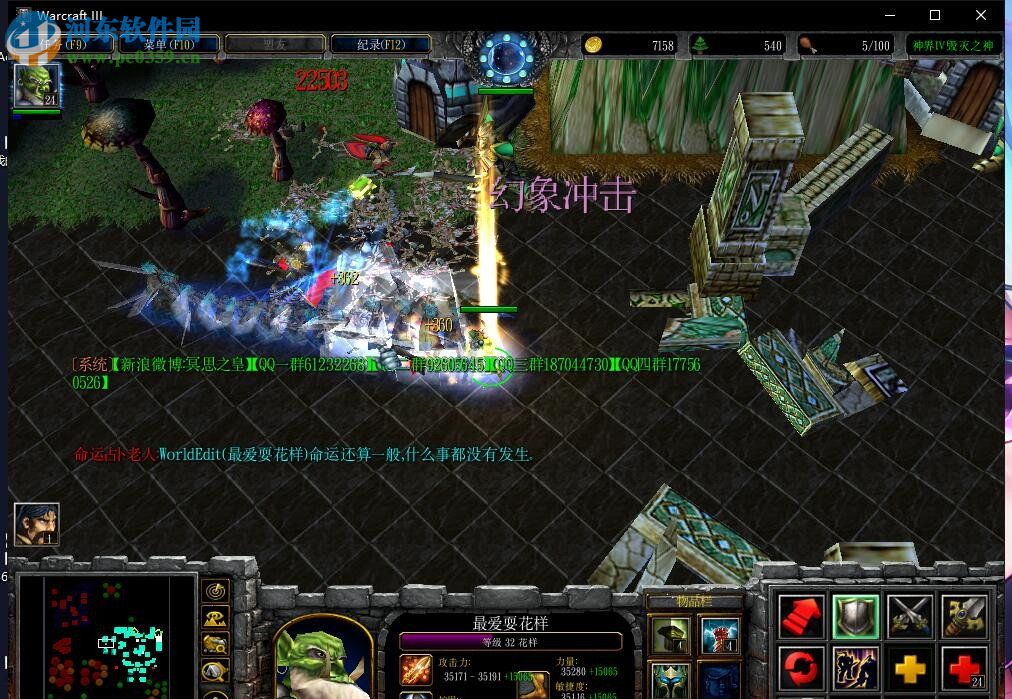Viewport: 1012px width, 699px height.
Task: Select the crossed swords Attack command
Action: [910, 616]
